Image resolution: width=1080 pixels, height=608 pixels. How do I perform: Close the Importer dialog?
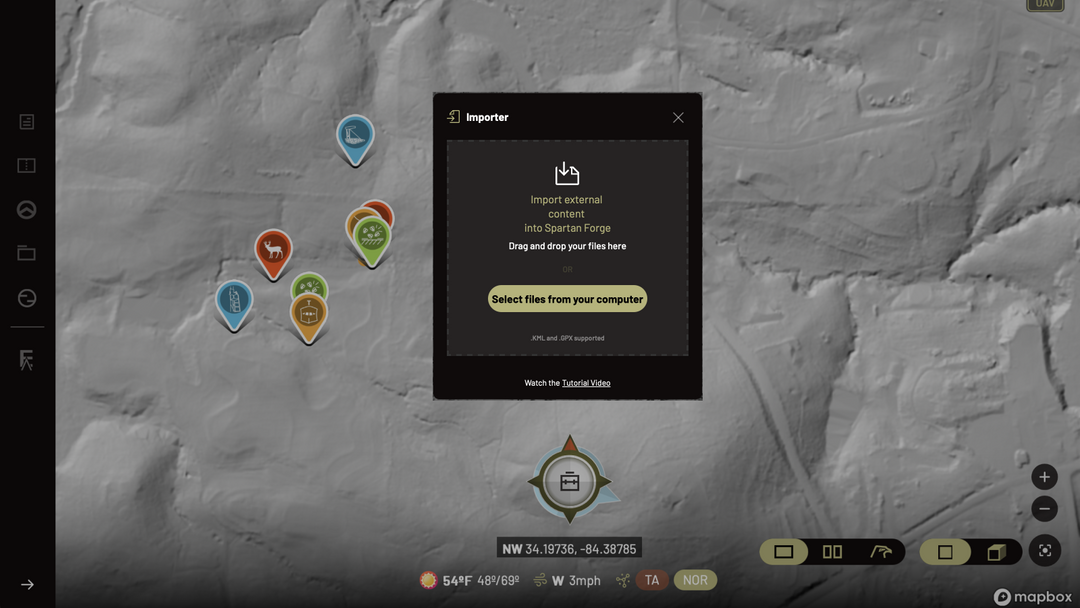(678, 117)
